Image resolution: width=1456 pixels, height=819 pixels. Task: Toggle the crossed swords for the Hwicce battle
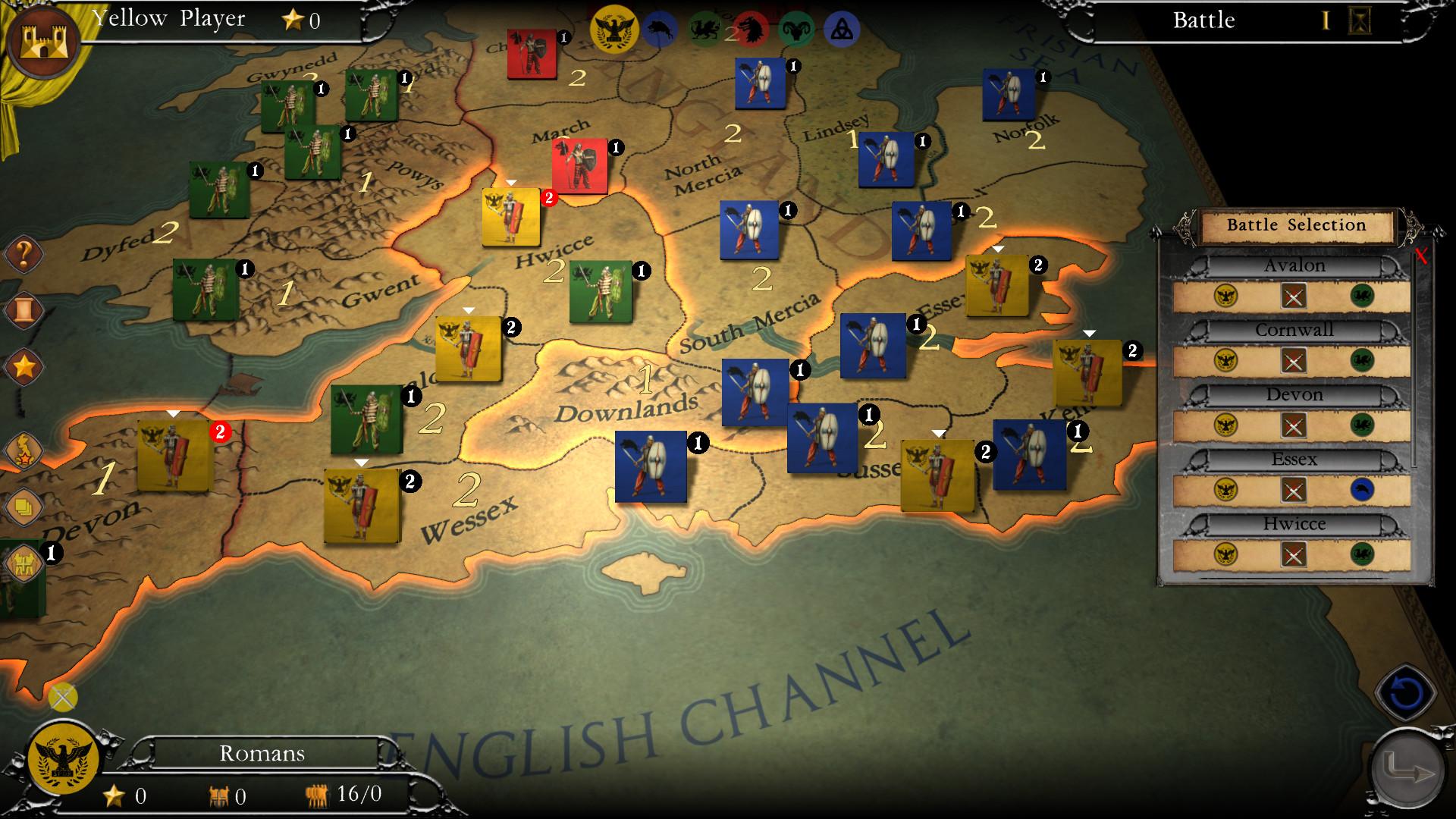click(1294, 556)
